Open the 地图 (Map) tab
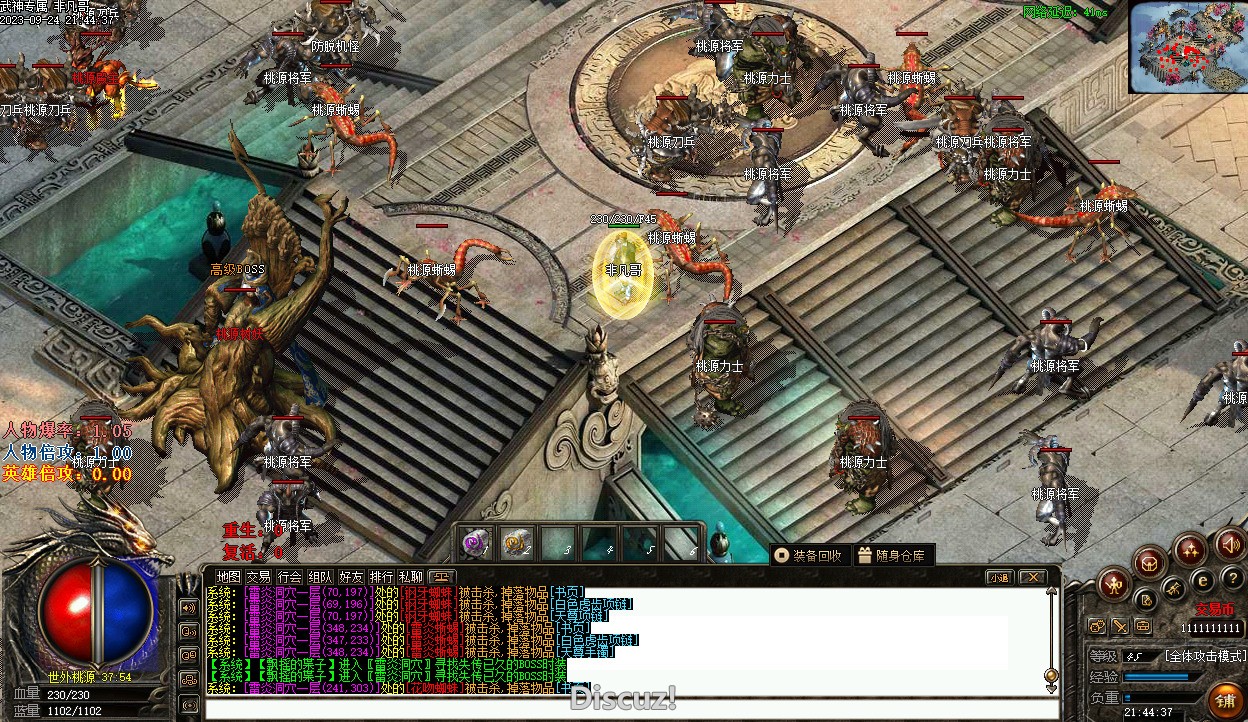The image size is (1248, 722). (x=229, y=577)
